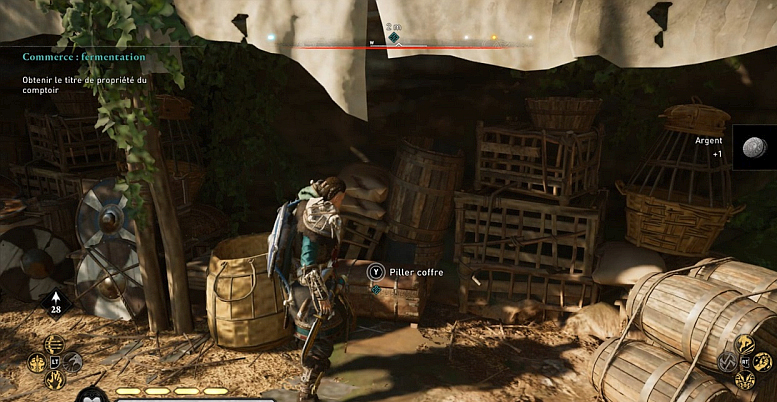The image size is (777, 402).
Task: Open the Commerce : fermentation quest tracker
Action: [84, 57]
